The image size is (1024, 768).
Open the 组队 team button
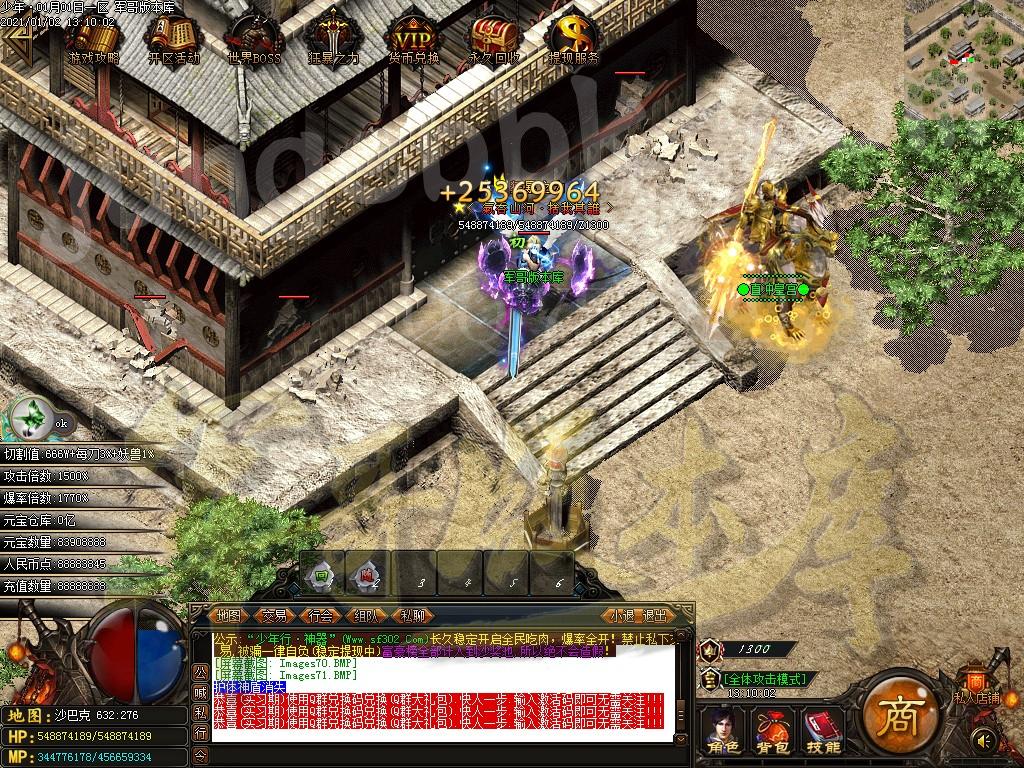click(366, 616)
